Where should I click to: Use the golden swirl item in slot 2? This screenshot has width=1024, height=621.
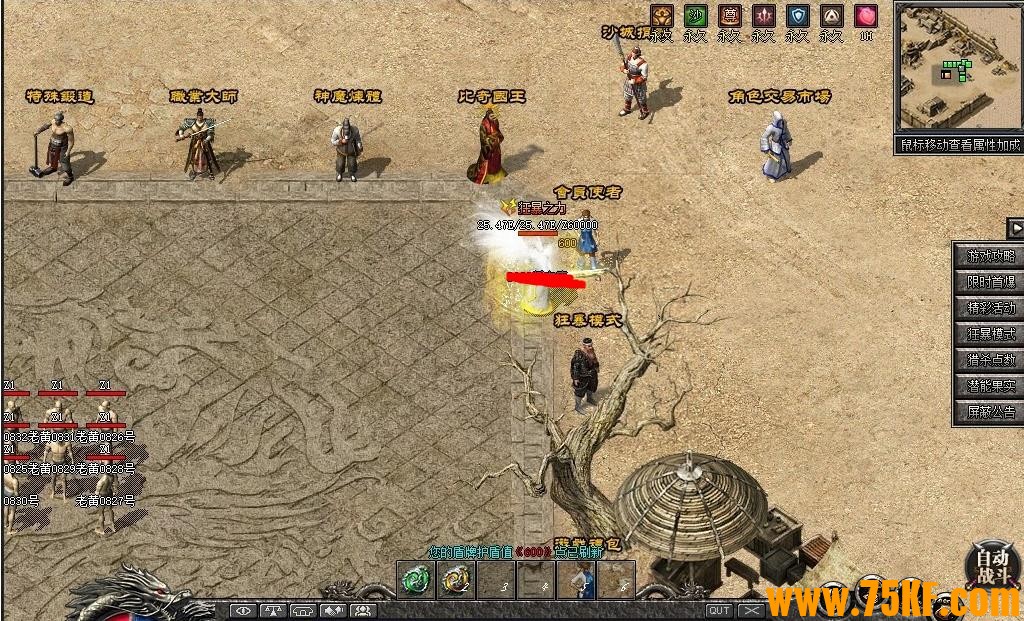(x=455, y=580)
